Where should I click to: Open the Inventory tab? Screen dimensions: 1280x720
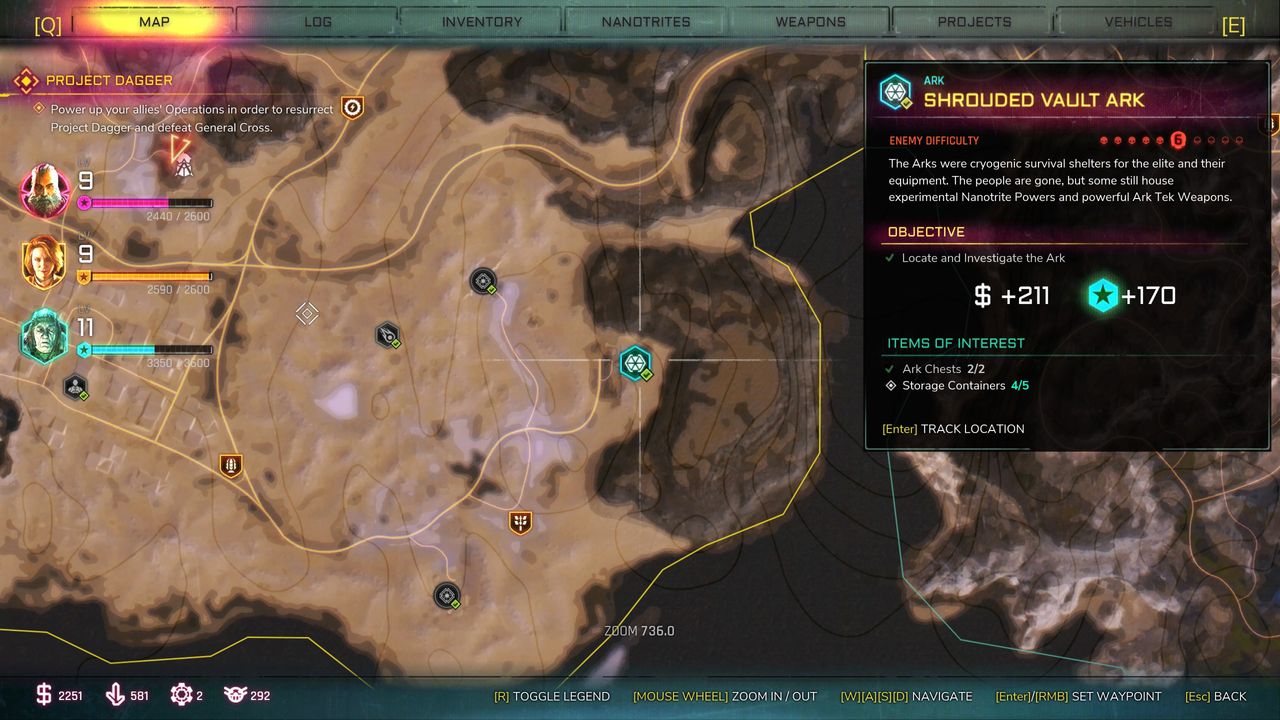[482, 21]
